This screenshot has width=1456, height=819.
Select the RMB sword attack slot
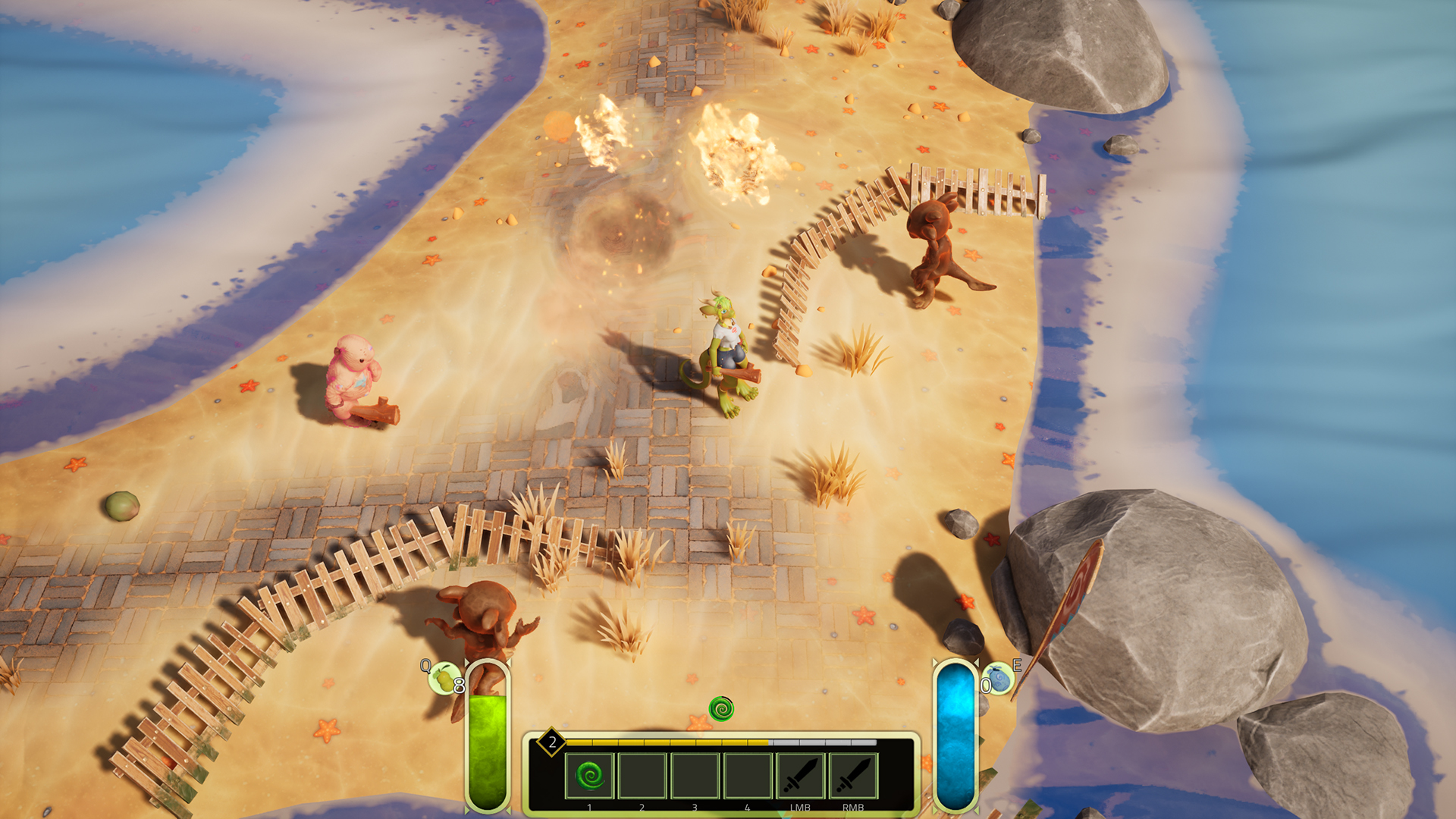tap(853, 776)
